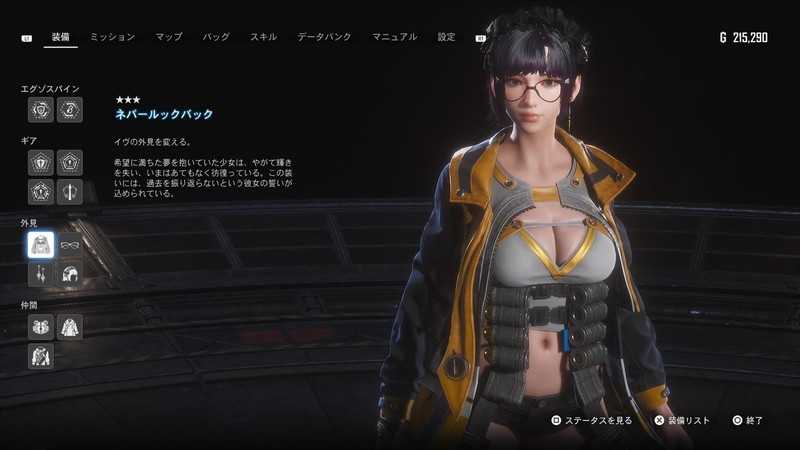Click ステータスを見る to view status
Screen dimensions: 800x450
[x=592, y=421]
